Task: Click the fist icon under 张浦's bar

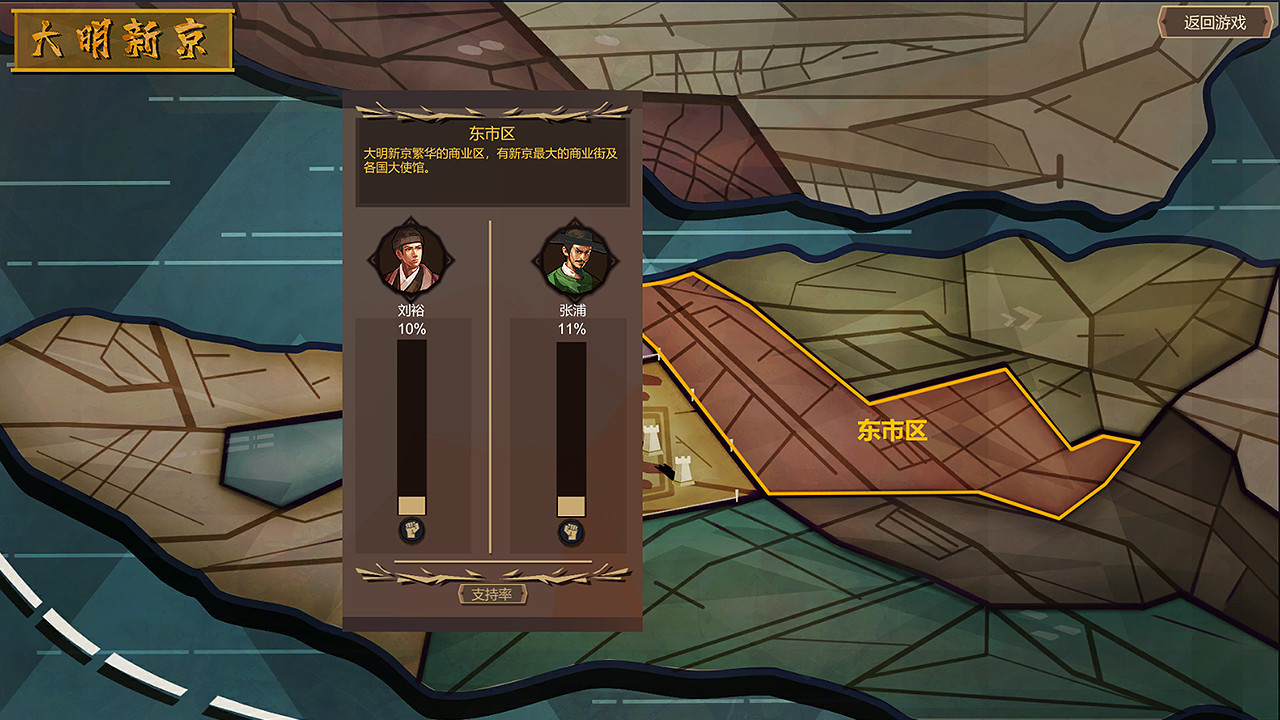Action: pos(572,532)
